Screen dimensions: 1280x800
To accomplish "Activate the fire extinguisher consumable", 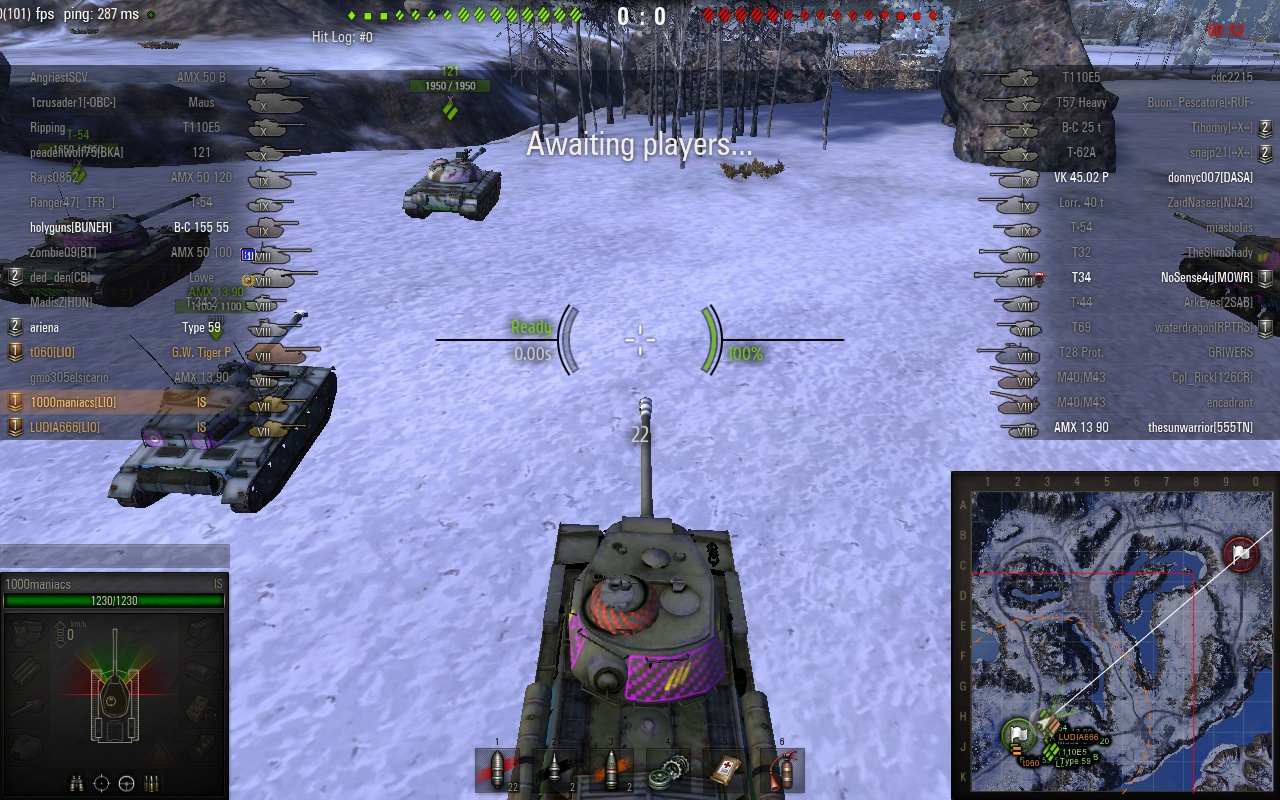I will point(782,770).
